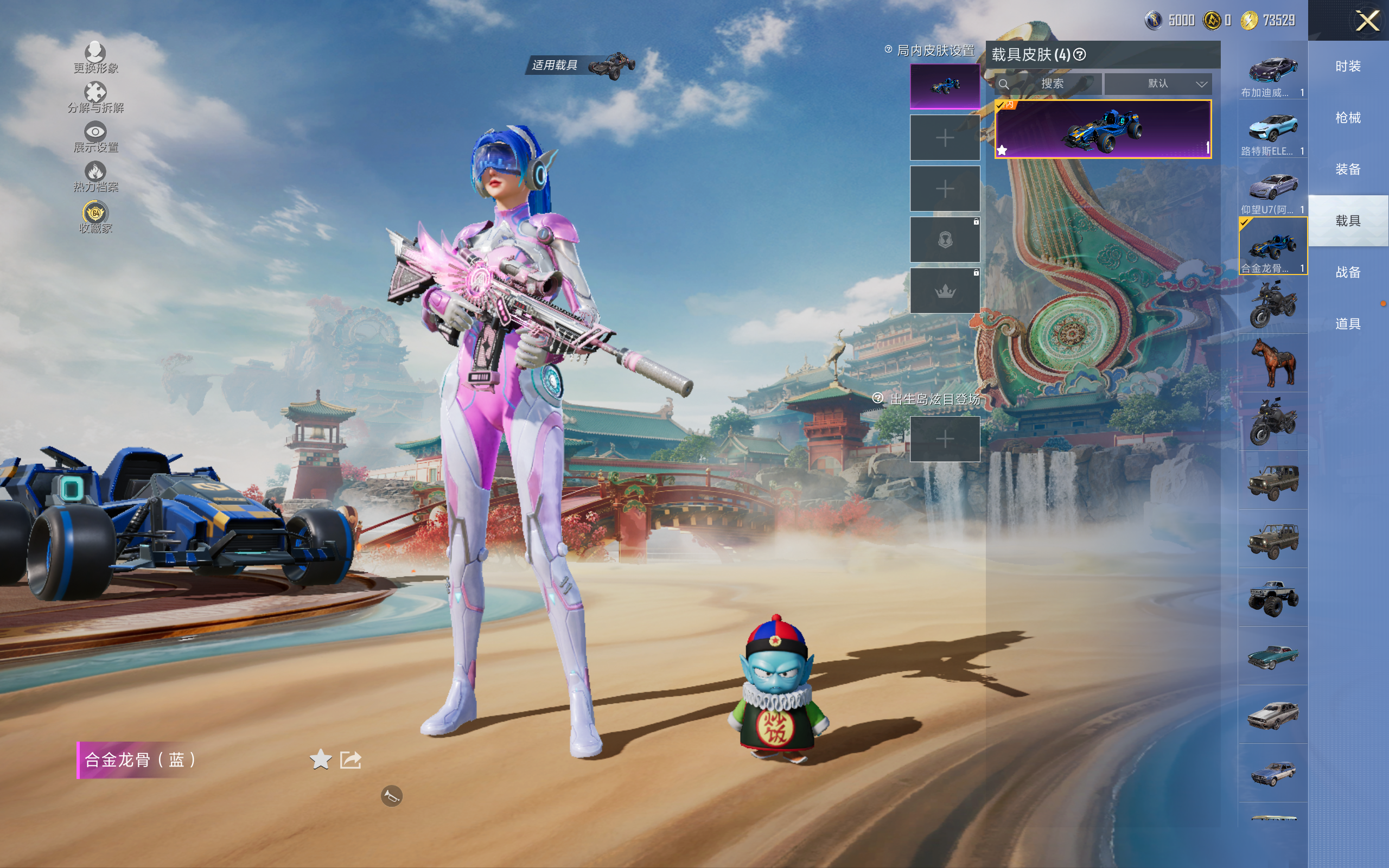Select the brown horse vehicle entry
The width and height of the screenshot is (1389, 868).
point(1272,363)
